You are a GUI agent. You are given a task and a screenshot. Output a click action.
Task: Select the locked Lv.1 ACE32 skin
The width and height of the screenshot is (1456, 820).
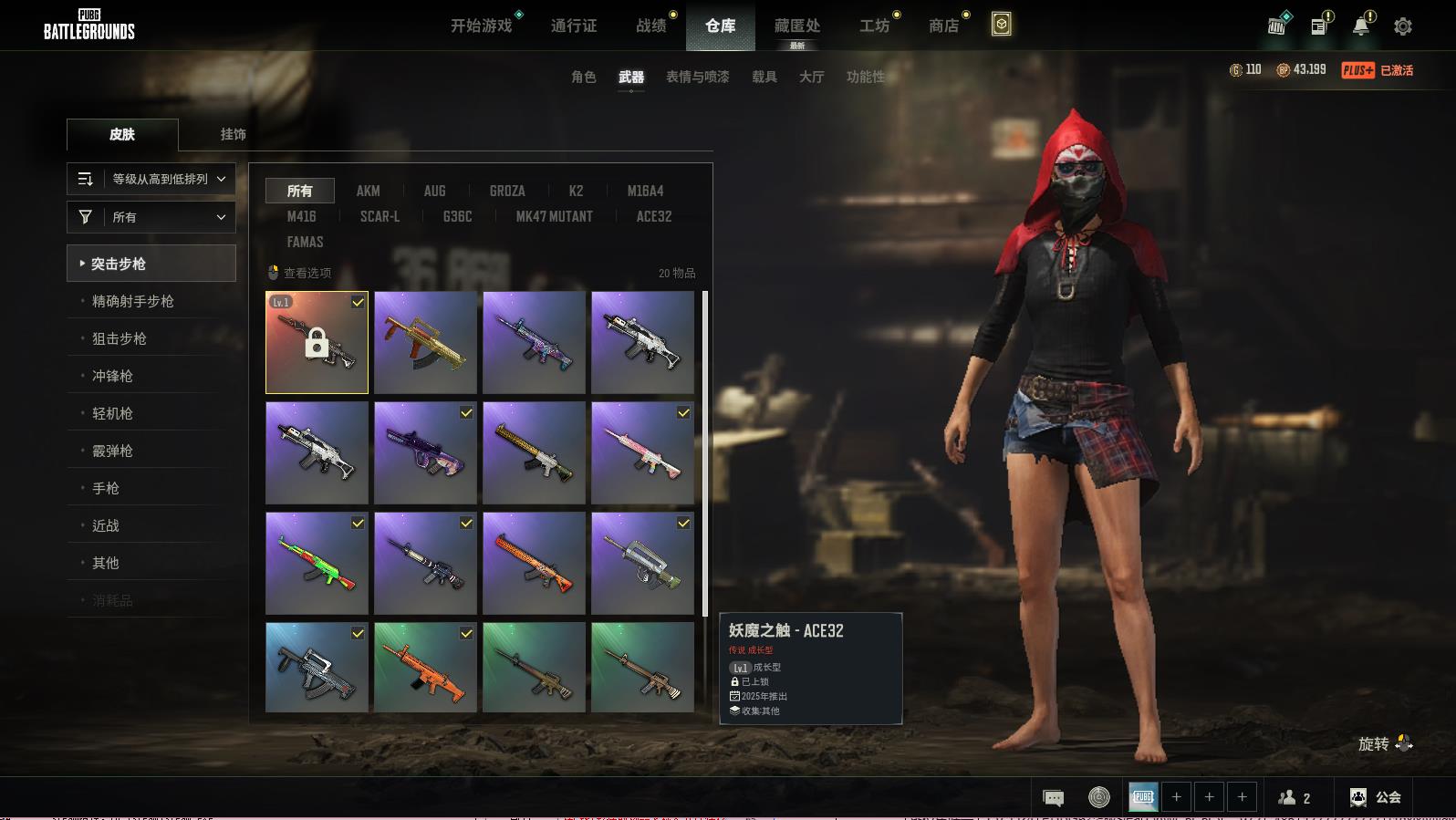pos(317,342)
